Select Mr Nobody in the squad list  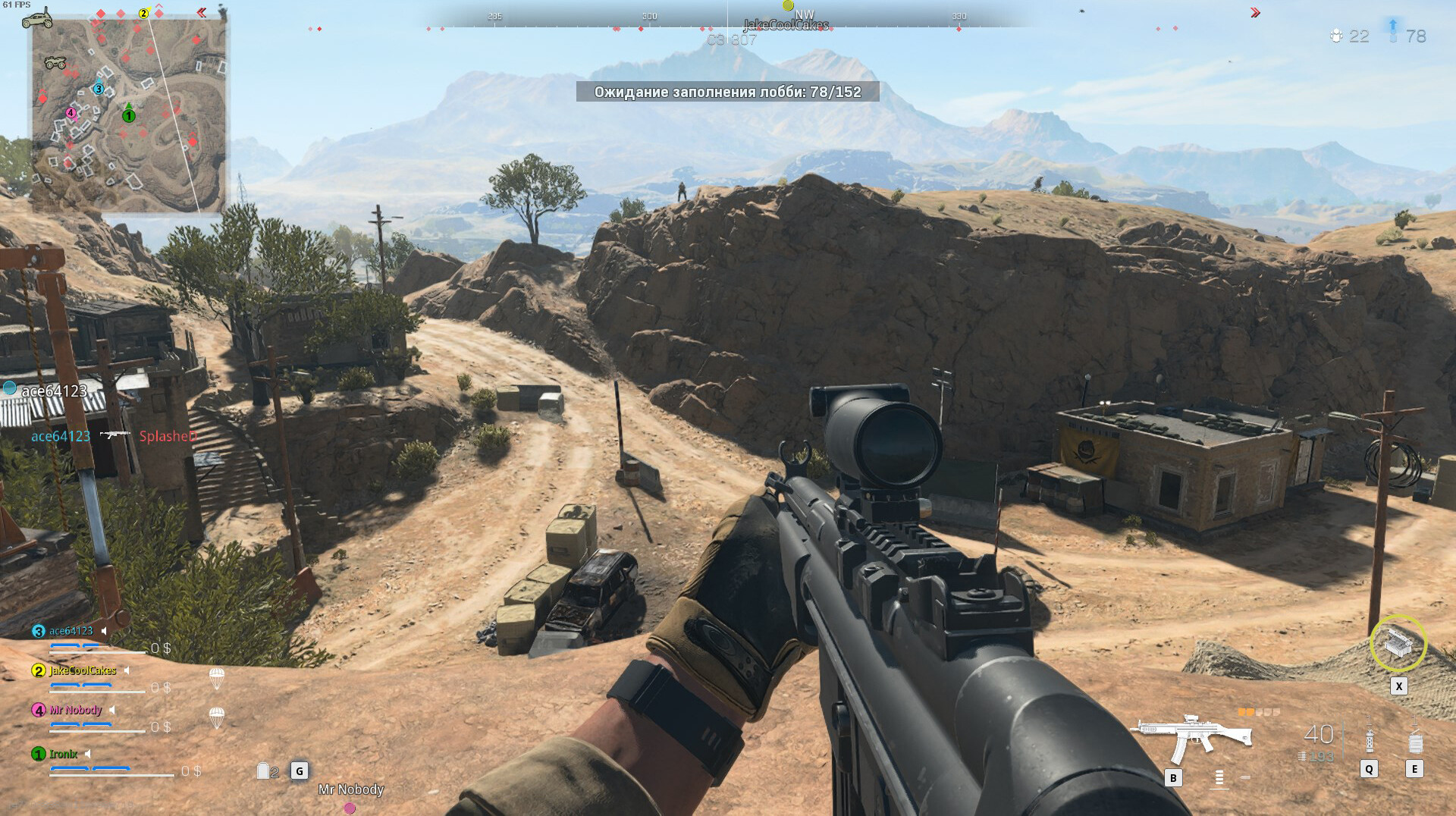[75, 710]
